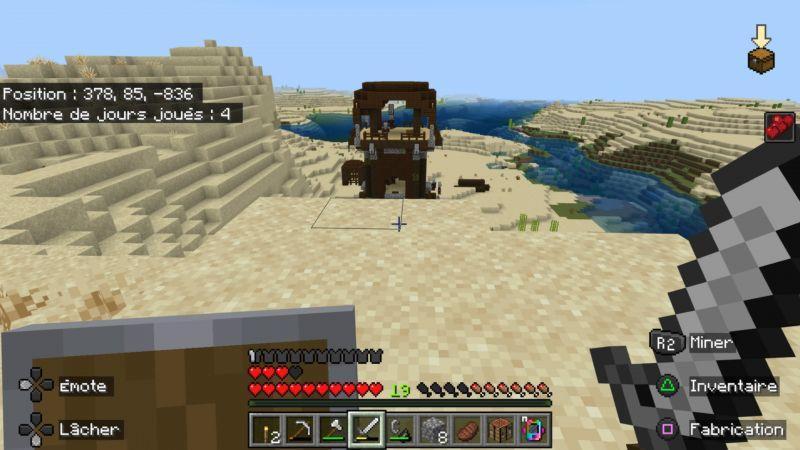This screenshot has height=450, width=800.
Task: Select the gray stone block stack
Action: [433, 430]
